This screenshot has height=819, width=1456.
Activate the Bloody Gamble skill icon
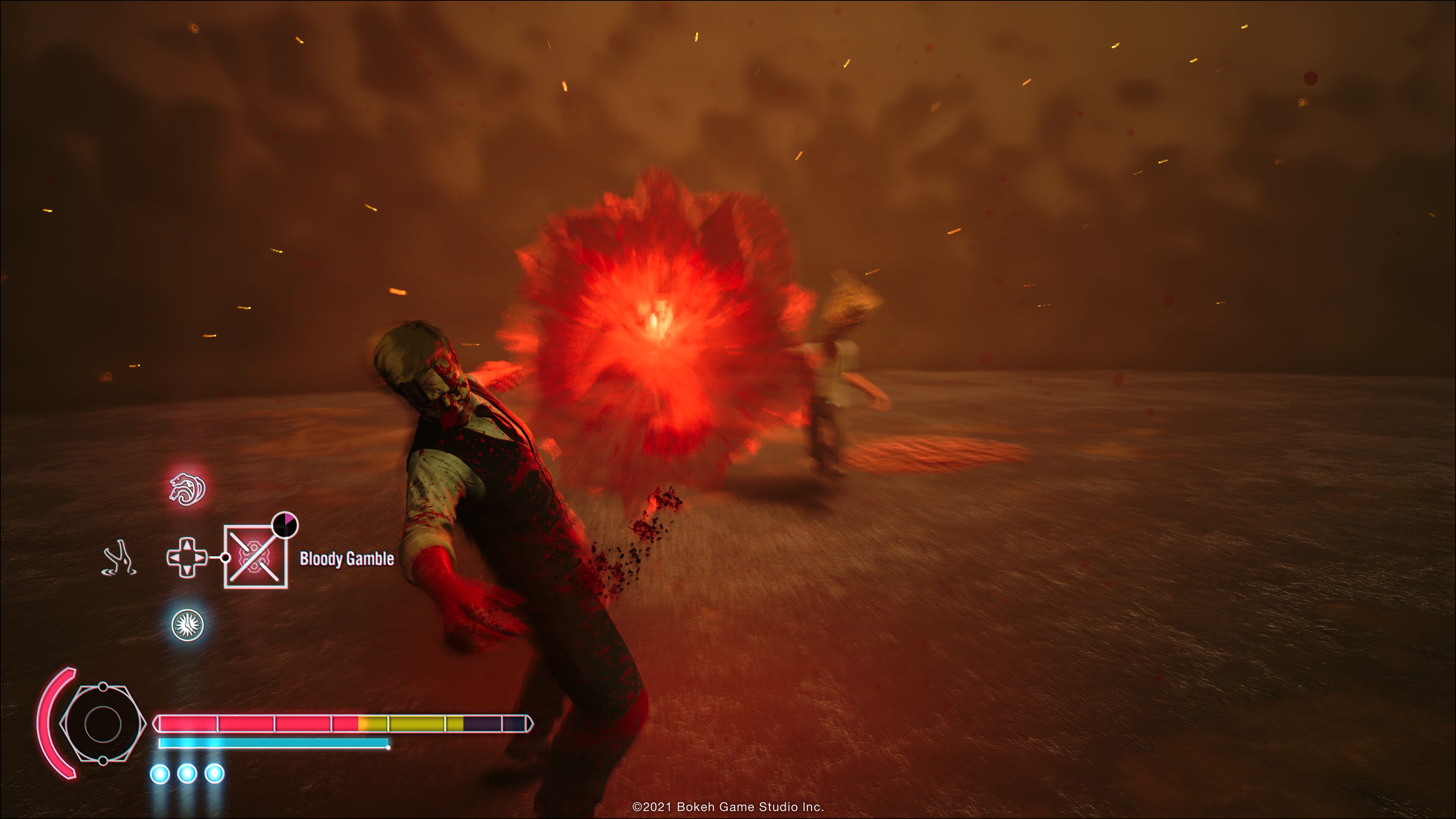[256, 557]
